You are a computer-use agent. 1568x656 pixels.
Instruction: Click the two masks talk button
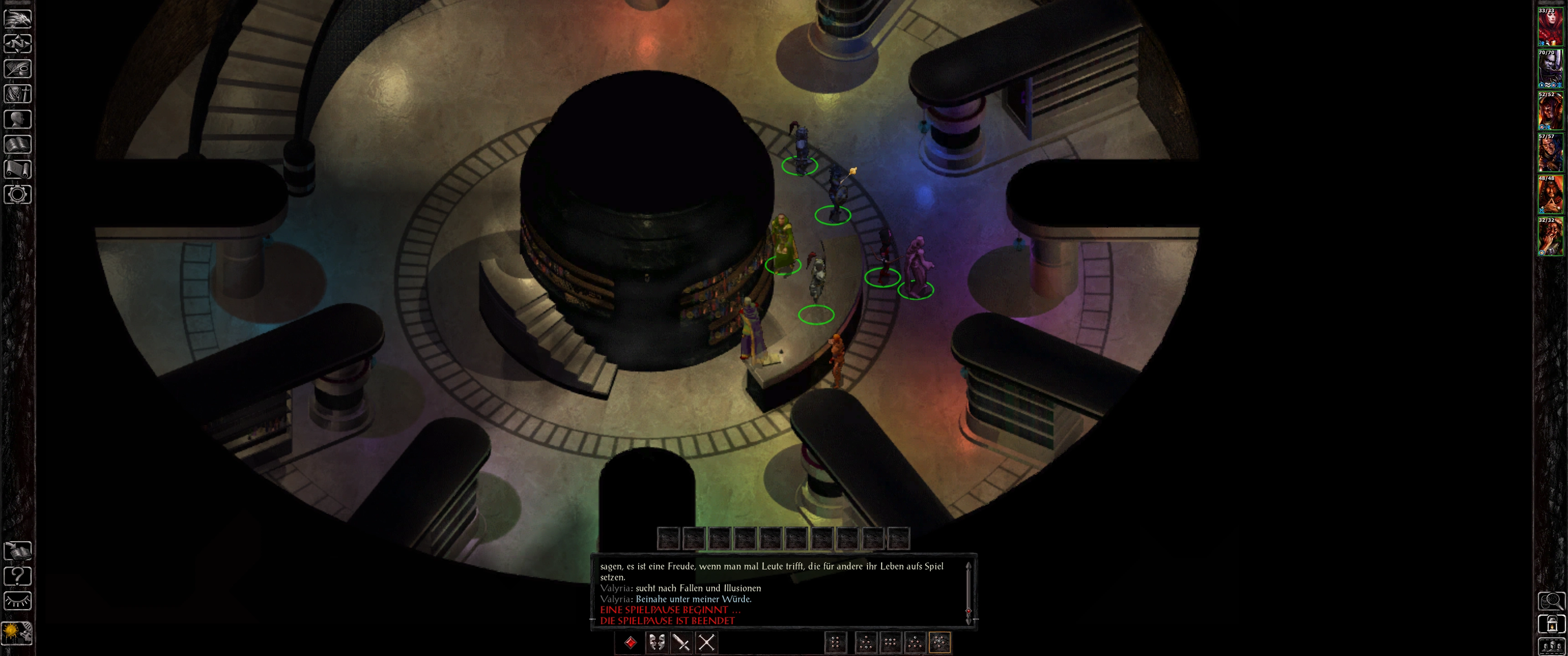coord(656,642)
